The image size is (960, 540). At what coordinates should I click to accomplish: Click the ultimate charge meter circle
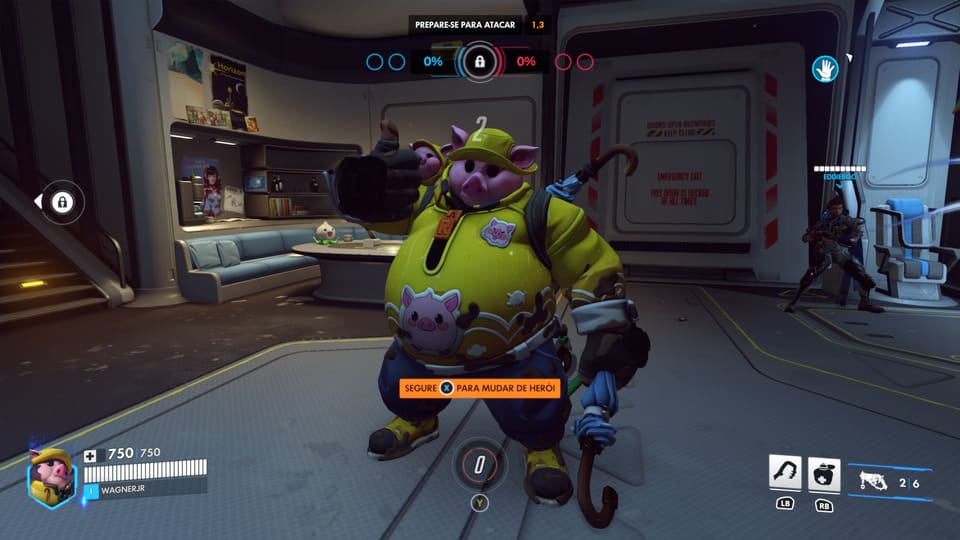(x=480, y=464)
